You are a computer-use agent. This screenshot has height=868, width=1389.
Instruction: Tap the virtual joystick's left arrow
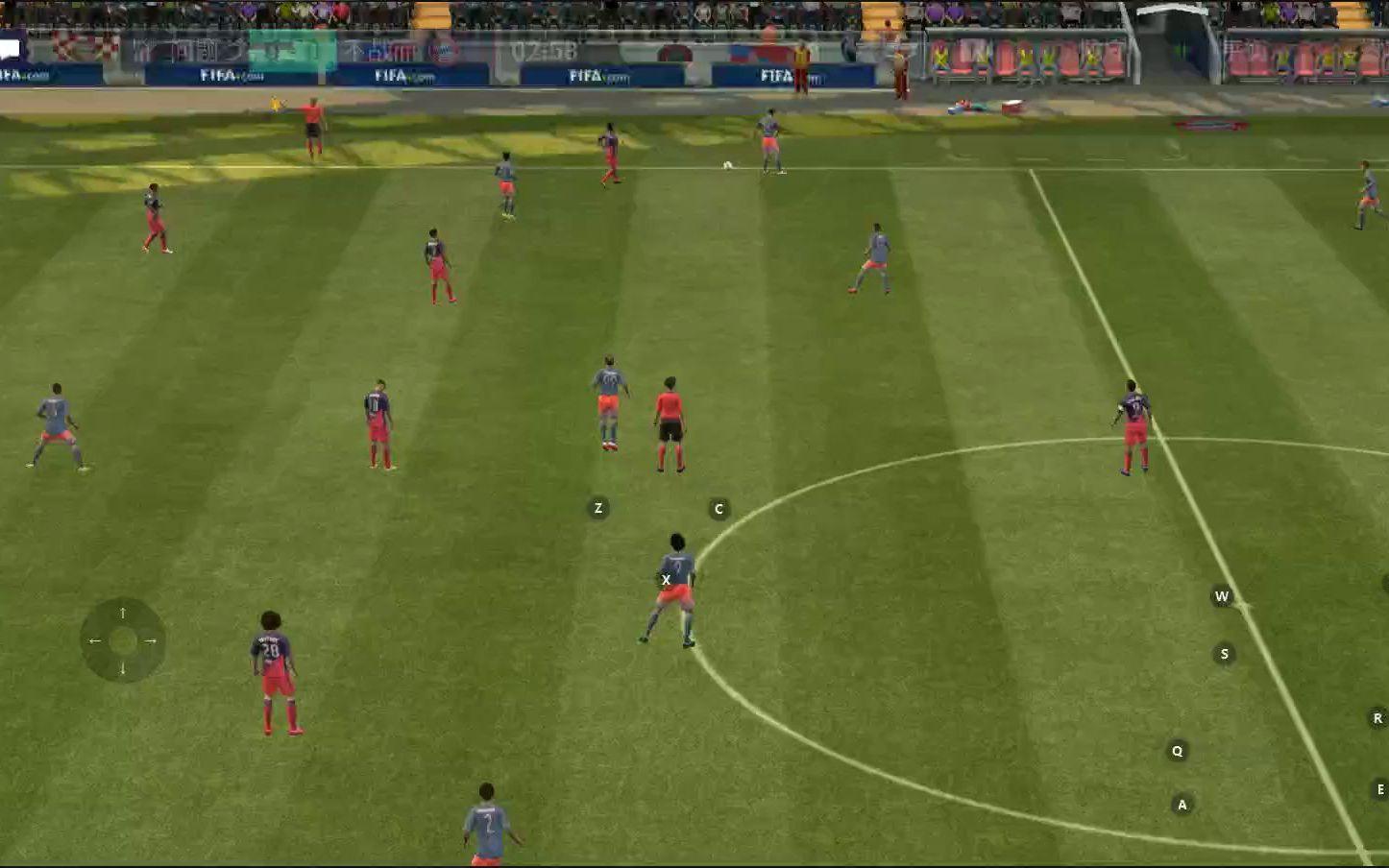[94, 640]
